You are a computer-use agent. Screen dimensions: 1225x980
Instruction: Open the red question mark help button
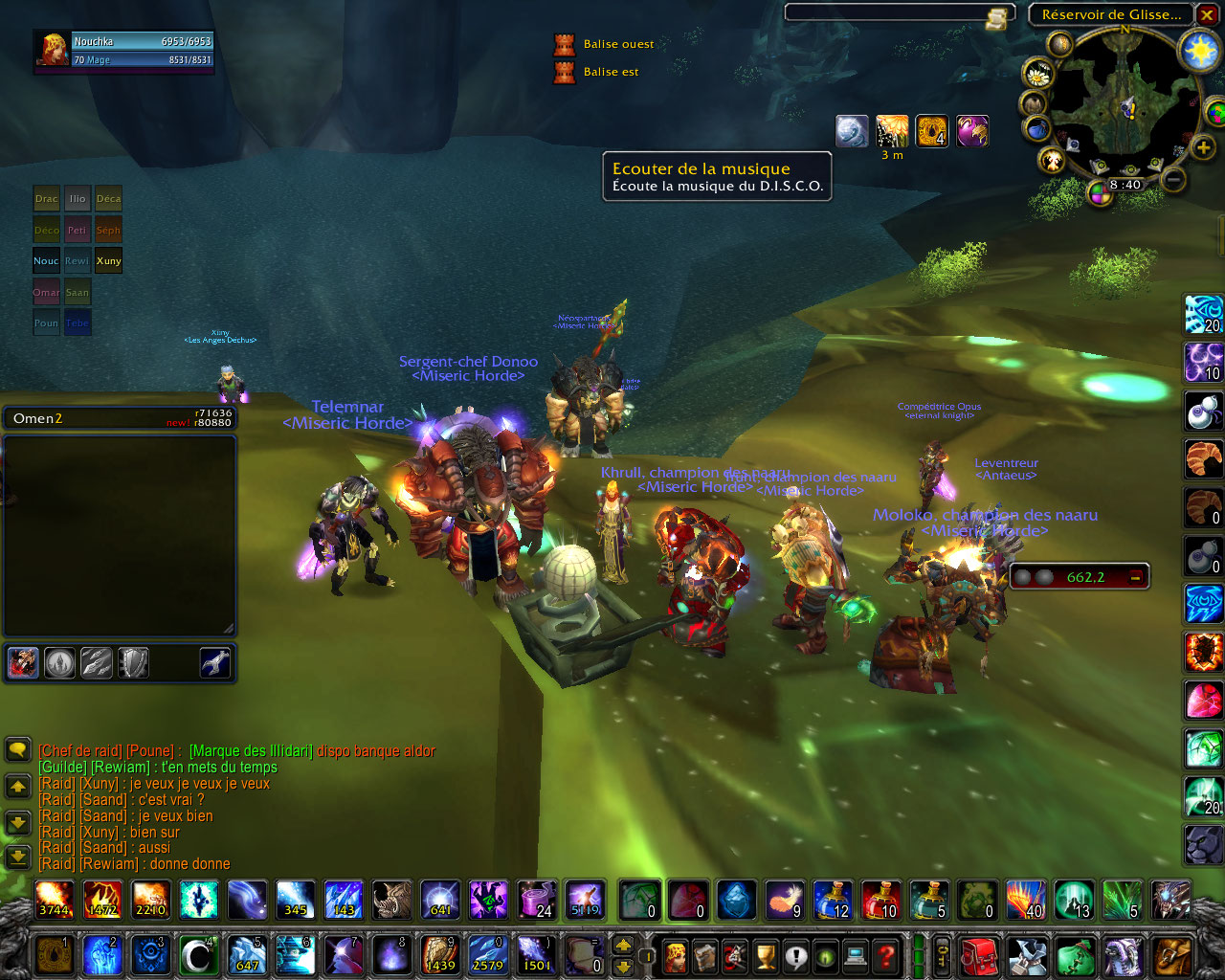coord(887,955)
